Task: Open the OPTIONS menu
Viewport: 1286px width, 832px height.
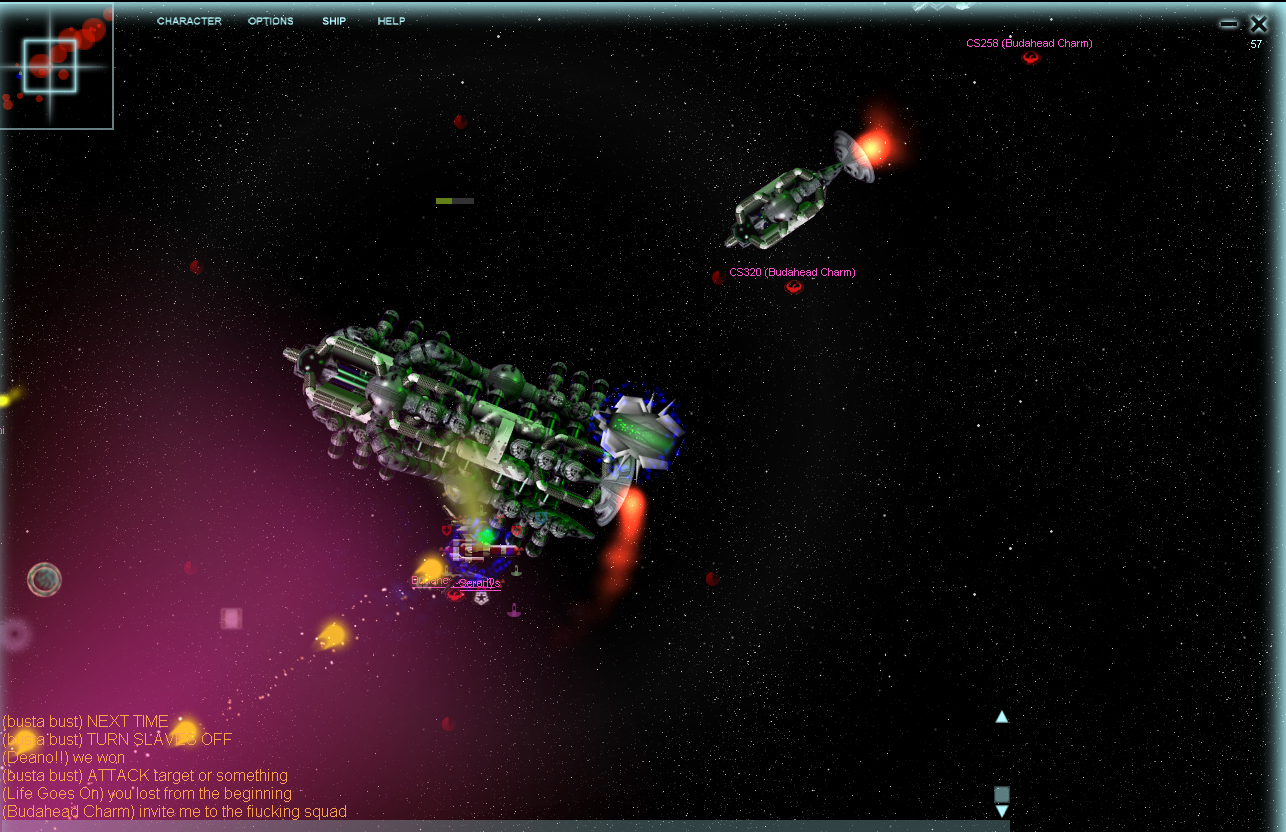Action: [271, 21]
